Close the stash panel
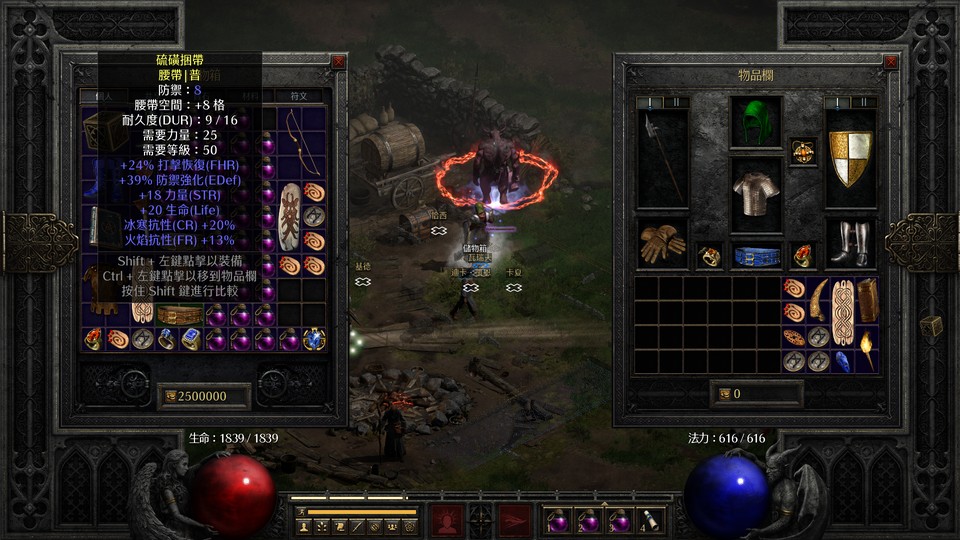 point(339,61)
